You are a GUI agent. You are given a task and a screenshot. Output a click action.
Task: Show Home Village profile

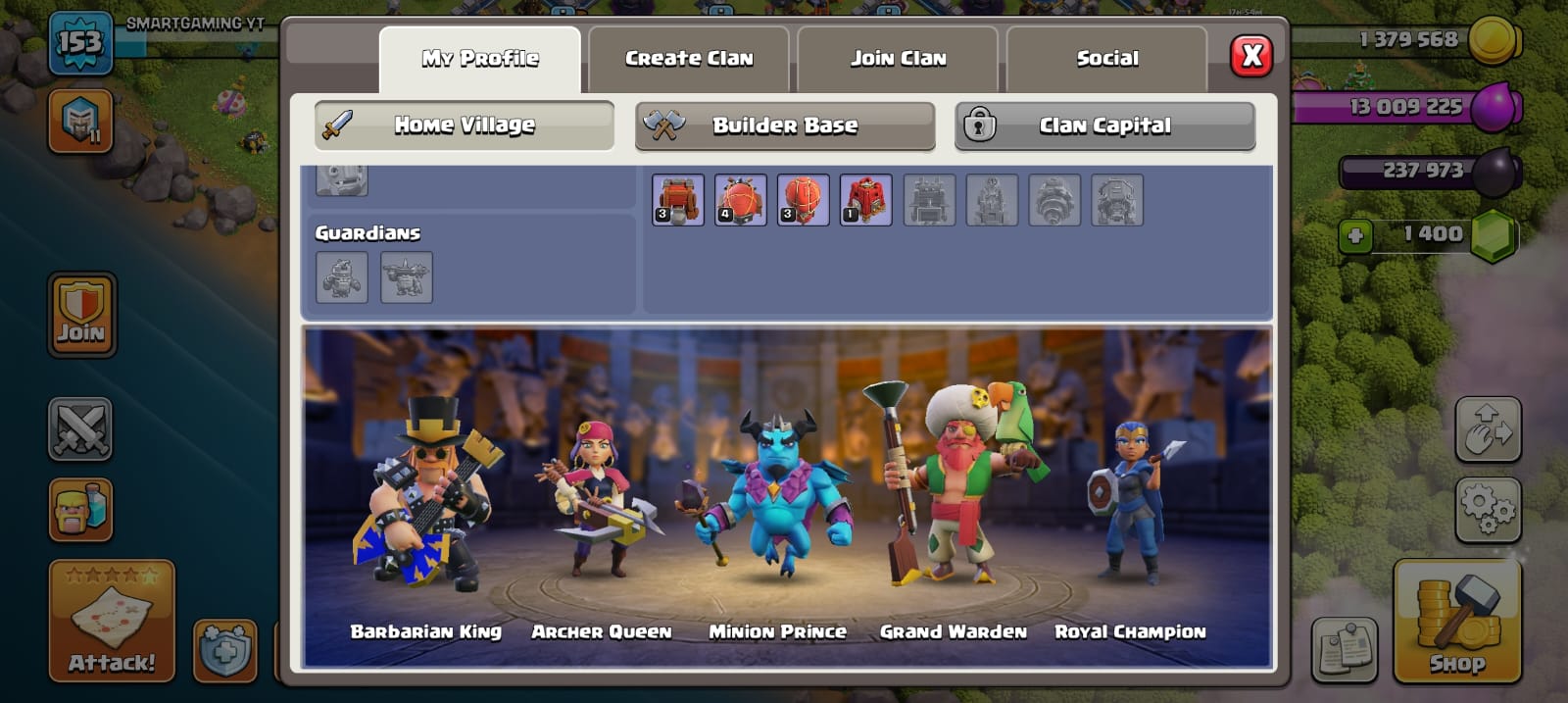coord(465,126)
